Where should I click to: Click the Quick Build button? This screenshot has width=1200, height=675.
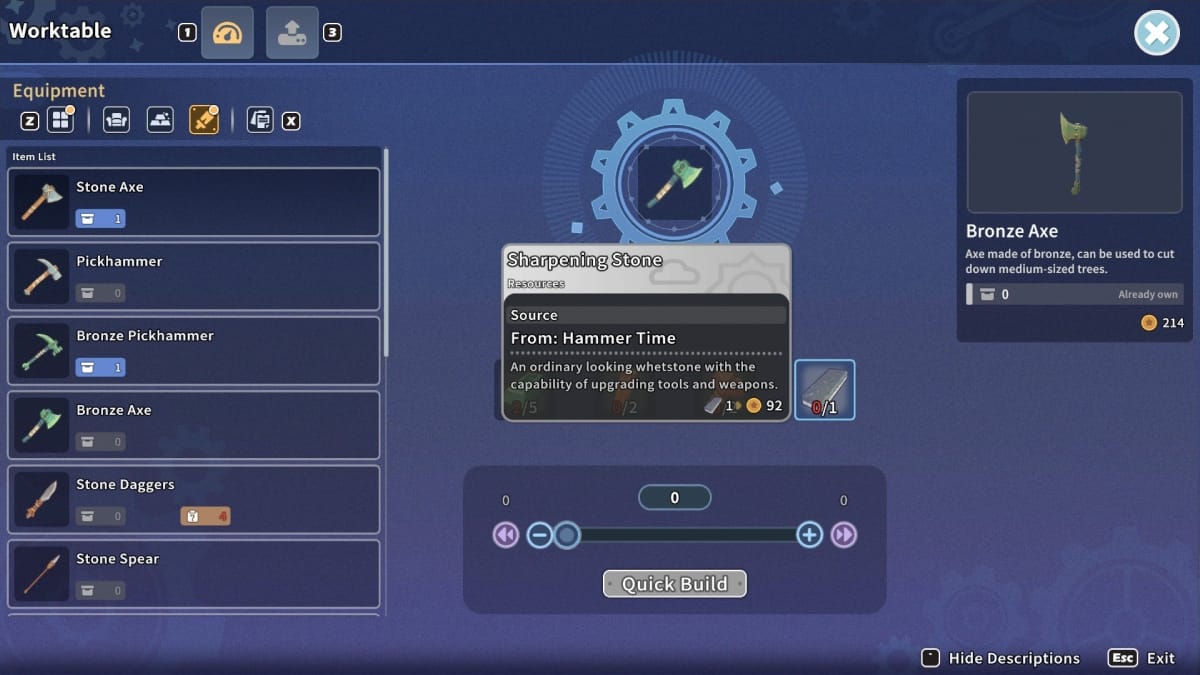[675, 584]
